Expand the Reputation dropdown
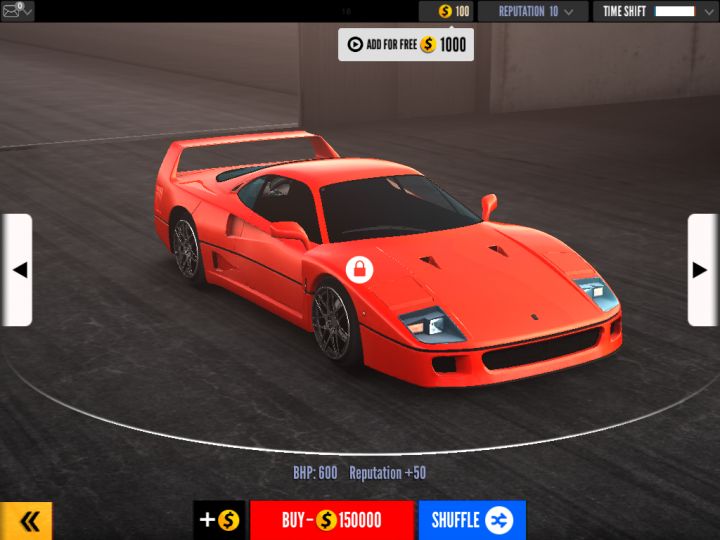Viewport: 720px width, 540px height. click(x=532, y=11)
